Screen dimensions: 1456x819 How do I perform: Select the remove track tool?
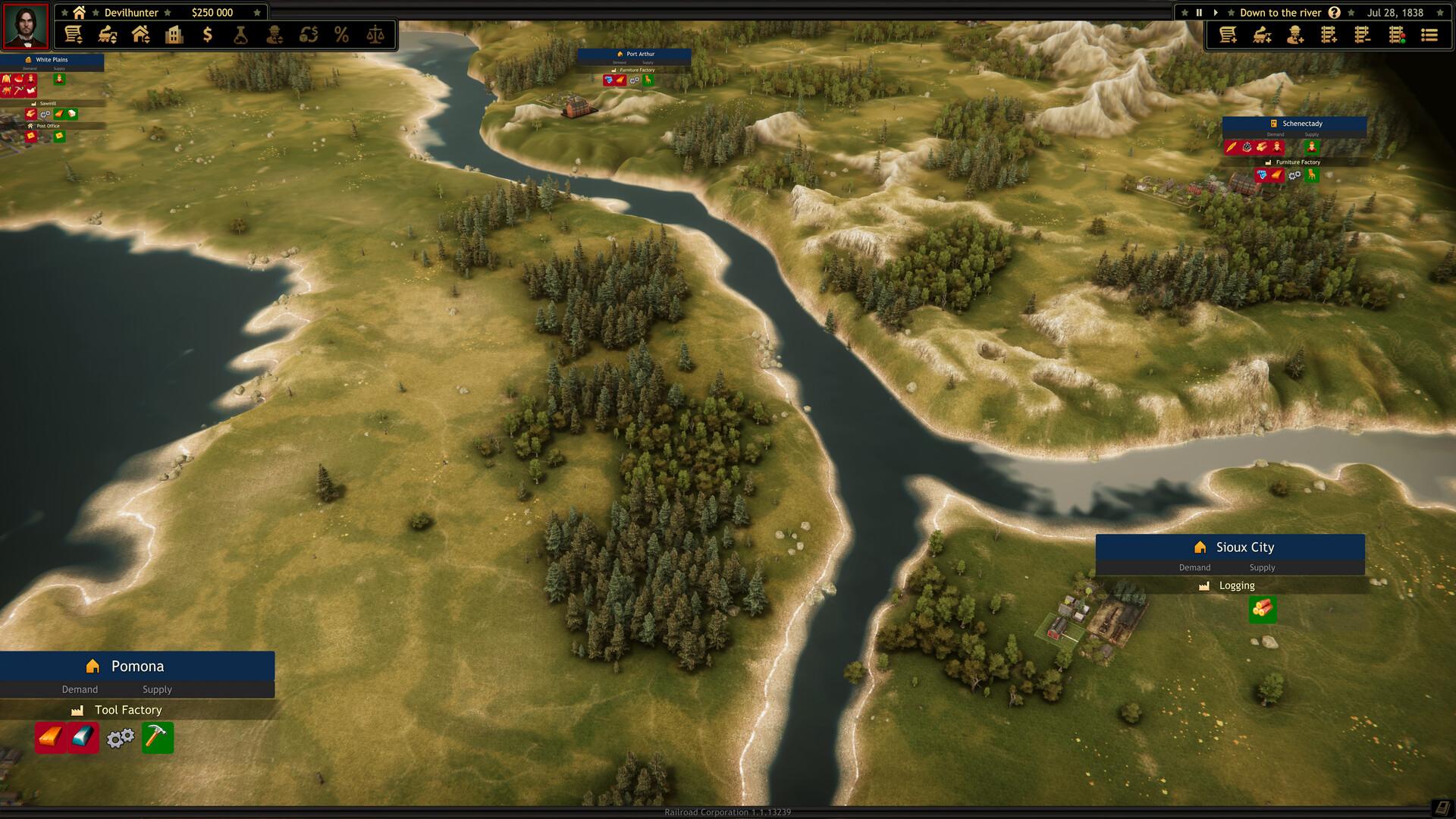coord(1363,35)
